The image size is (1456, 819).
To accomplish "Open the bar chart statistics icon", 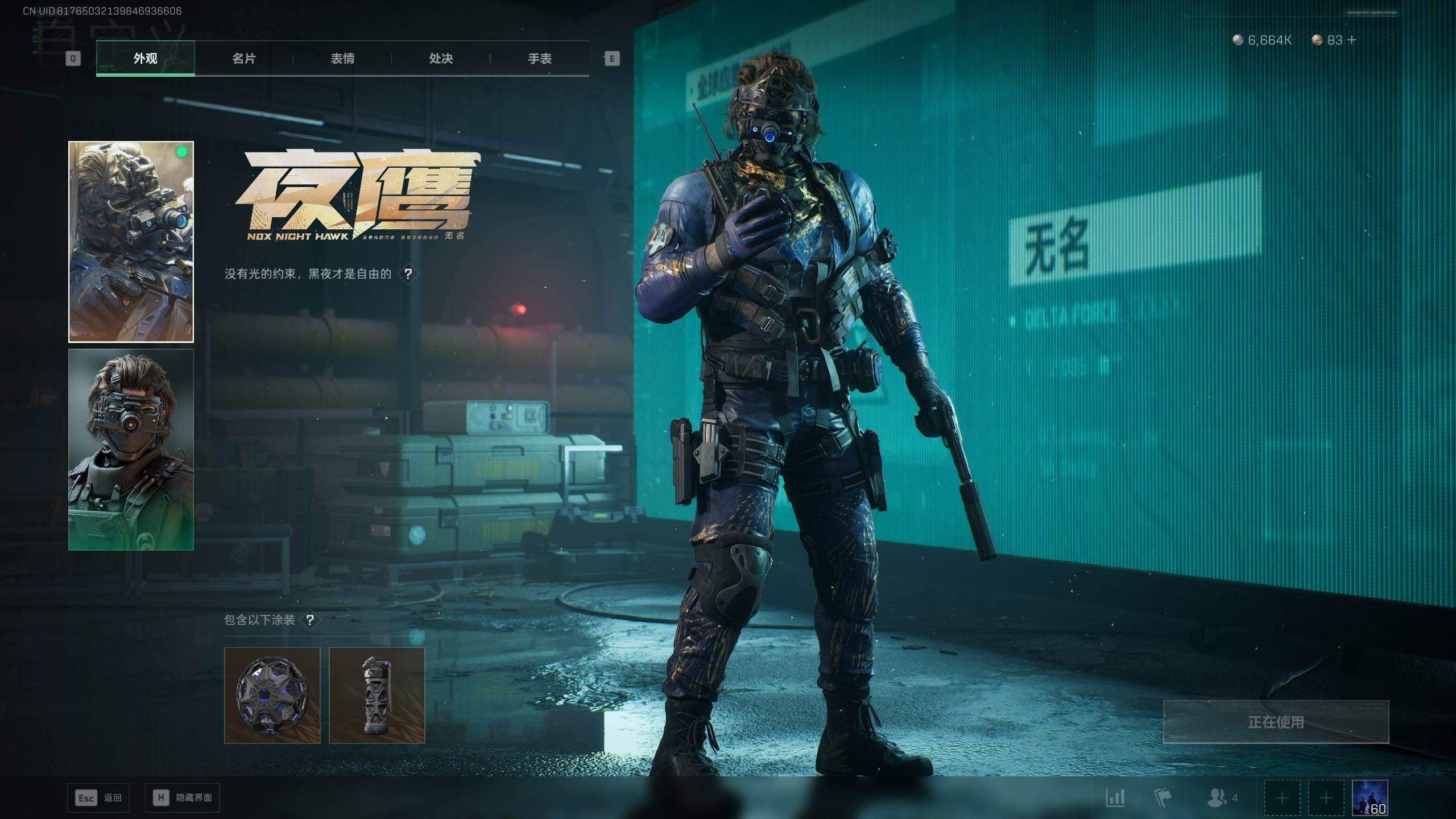I will coord(1115,798).
